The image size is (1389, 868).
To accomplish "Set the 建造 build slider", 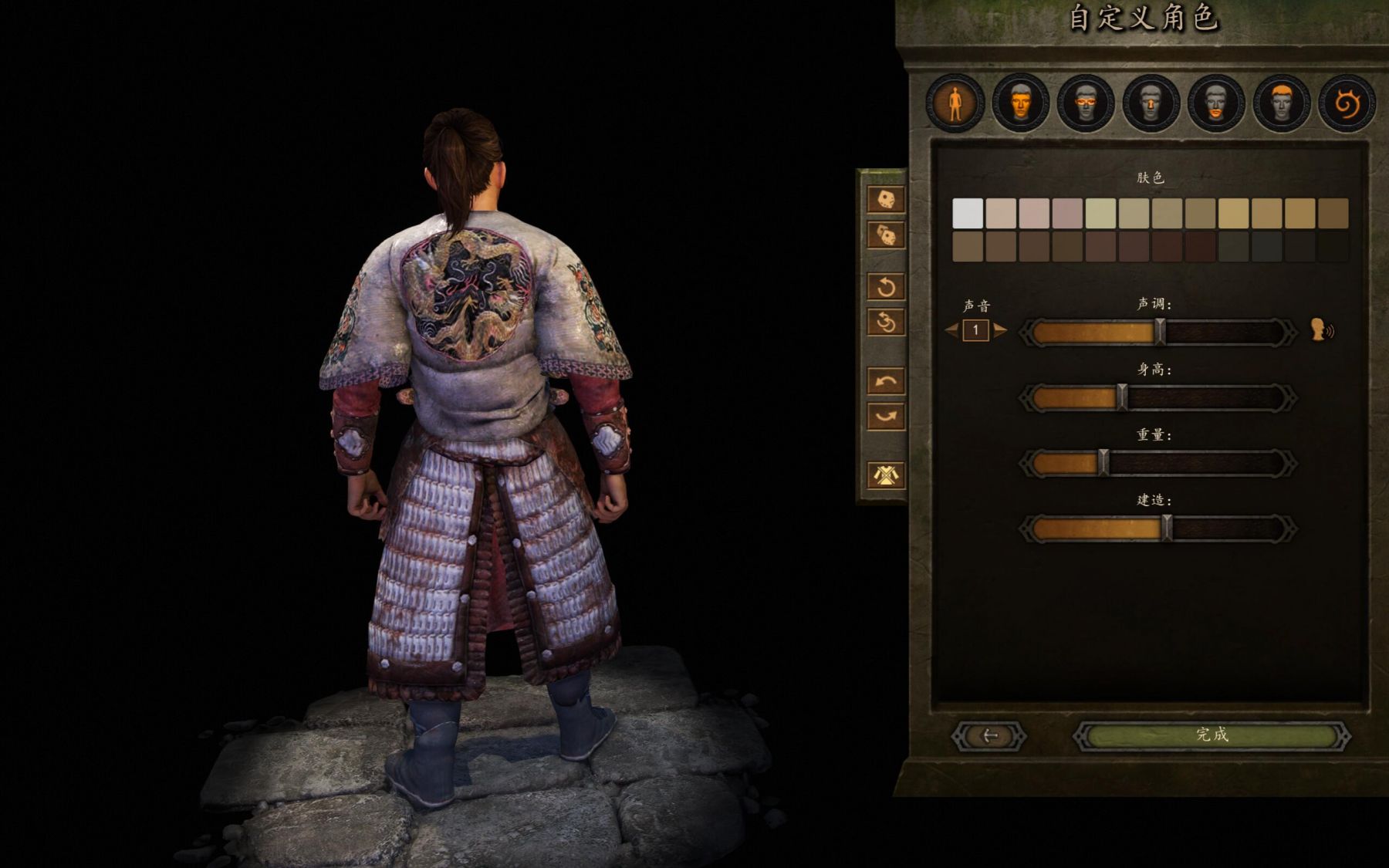I will pyautogui.click(x=1157, y=529).
